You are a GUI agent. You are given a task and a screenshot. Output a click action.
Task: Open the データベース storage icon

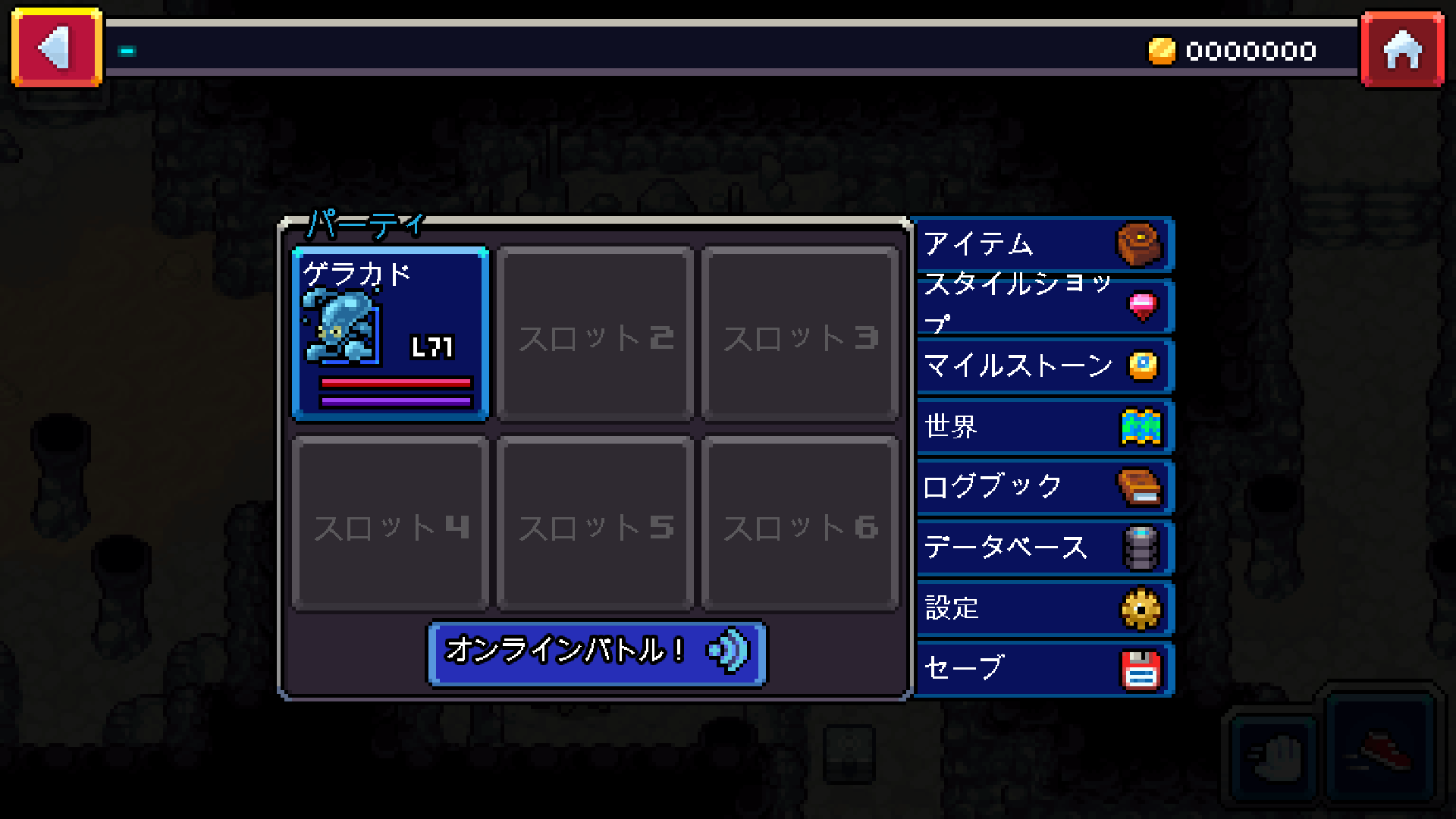pyautogui.click(x=1140, y=548)
